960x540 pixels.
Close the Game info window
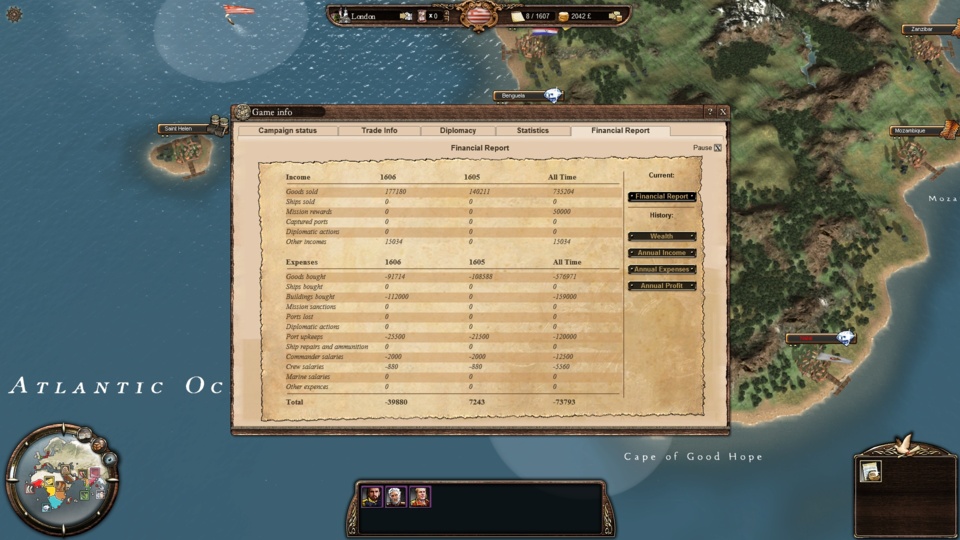(x=723, y=112)
